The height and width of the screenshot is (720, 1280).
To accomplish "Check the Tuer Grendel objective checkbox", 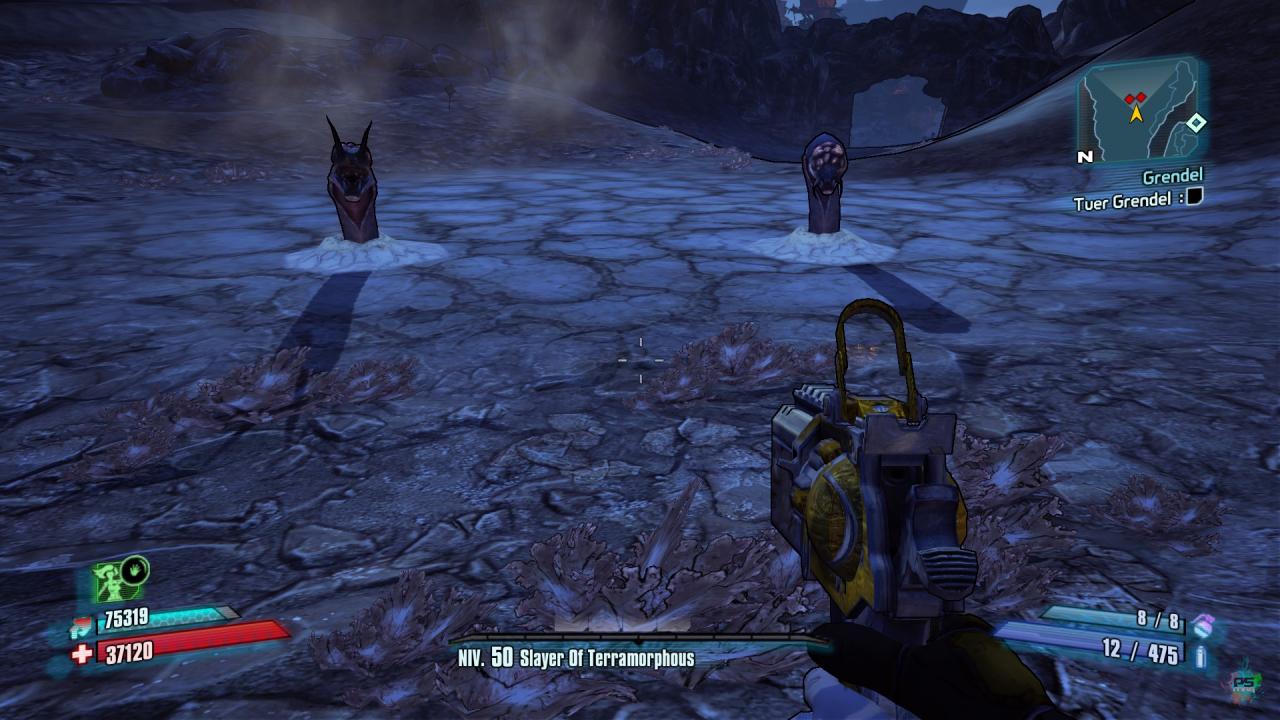I will click(x=1193, y=198).
